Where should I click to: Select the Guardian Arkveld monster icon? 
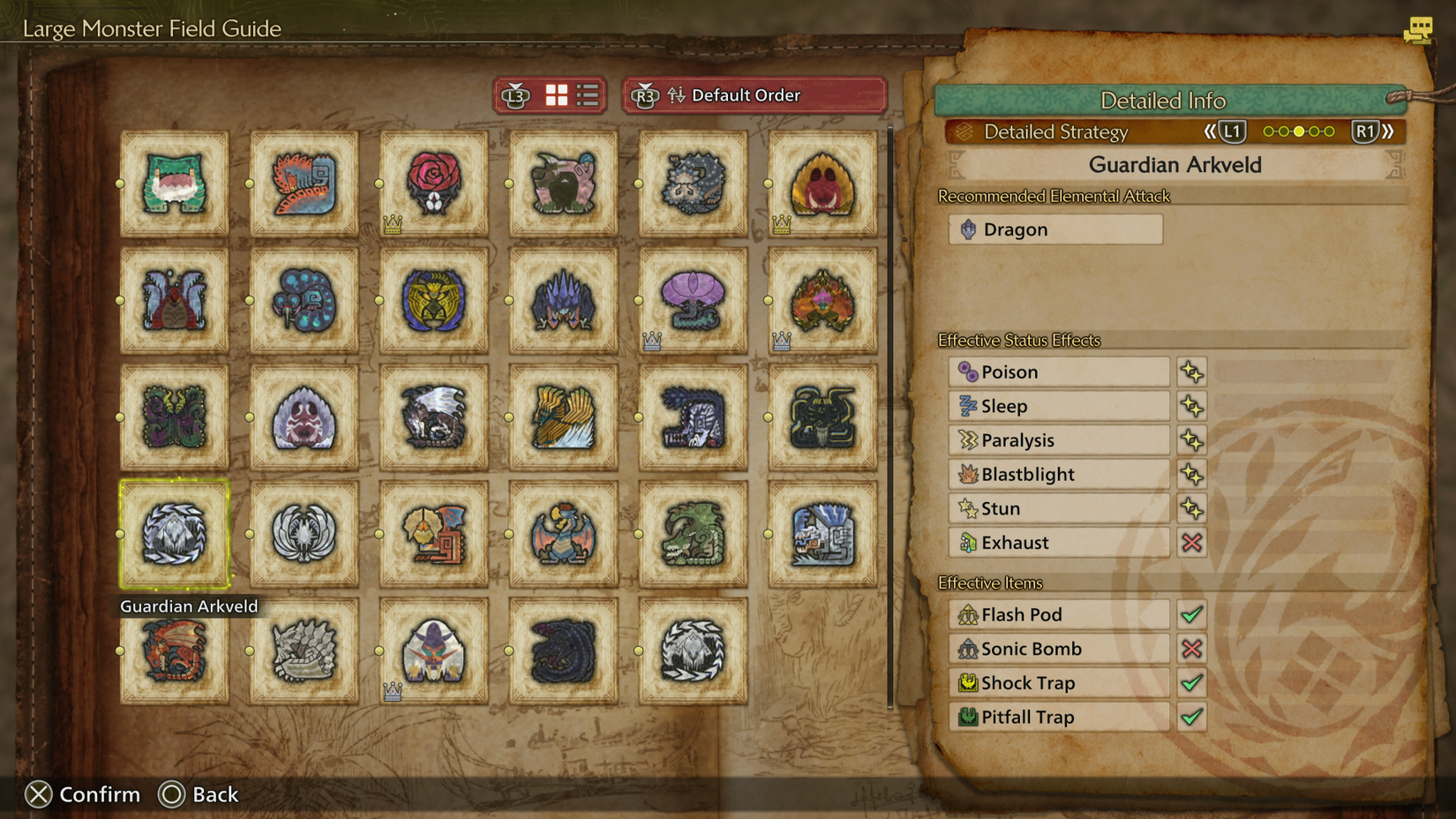[174, 534]
